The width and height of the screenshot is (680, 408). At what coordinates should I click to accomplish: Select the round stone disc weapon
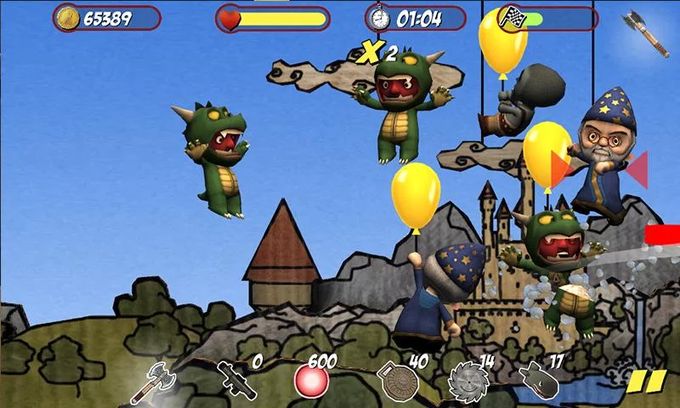click(391, 383)
